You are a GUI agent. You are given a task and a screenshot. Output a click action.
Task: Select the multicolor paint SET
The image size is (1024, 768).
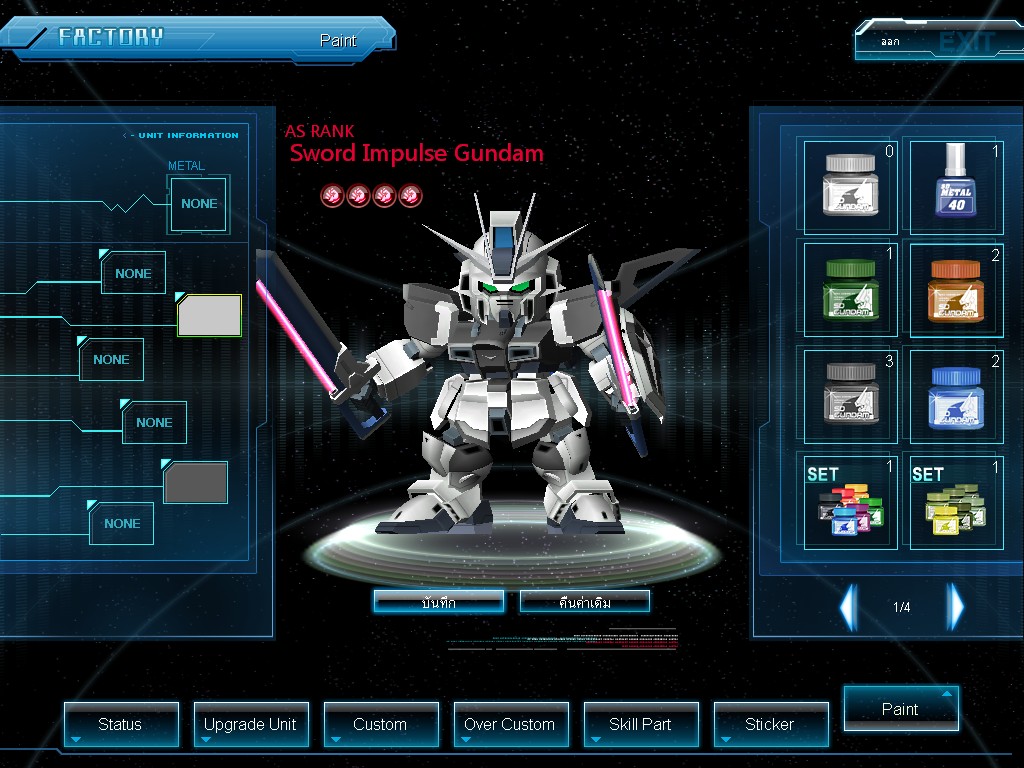point(850,500)
